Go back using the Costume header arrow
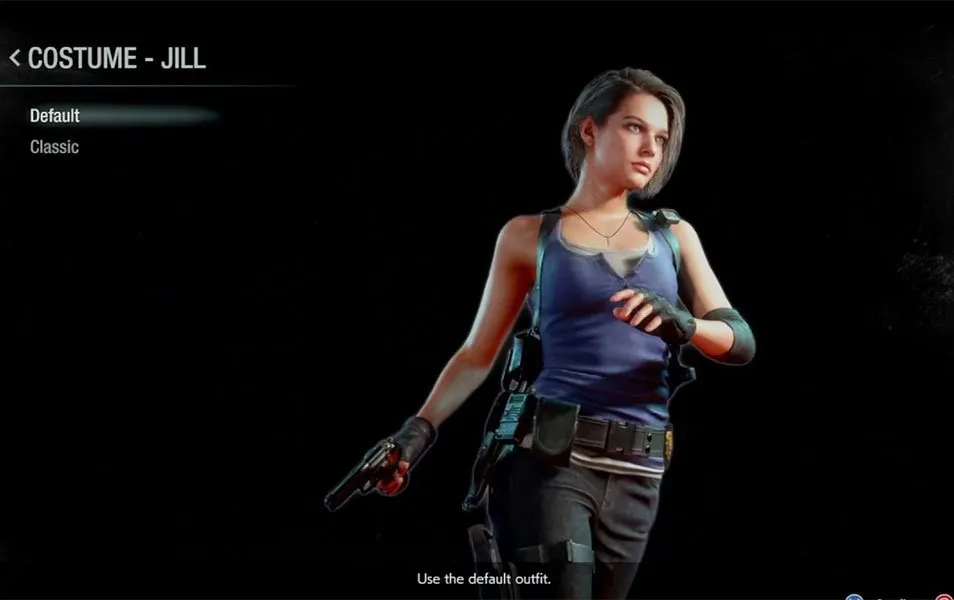 [15, 58]
